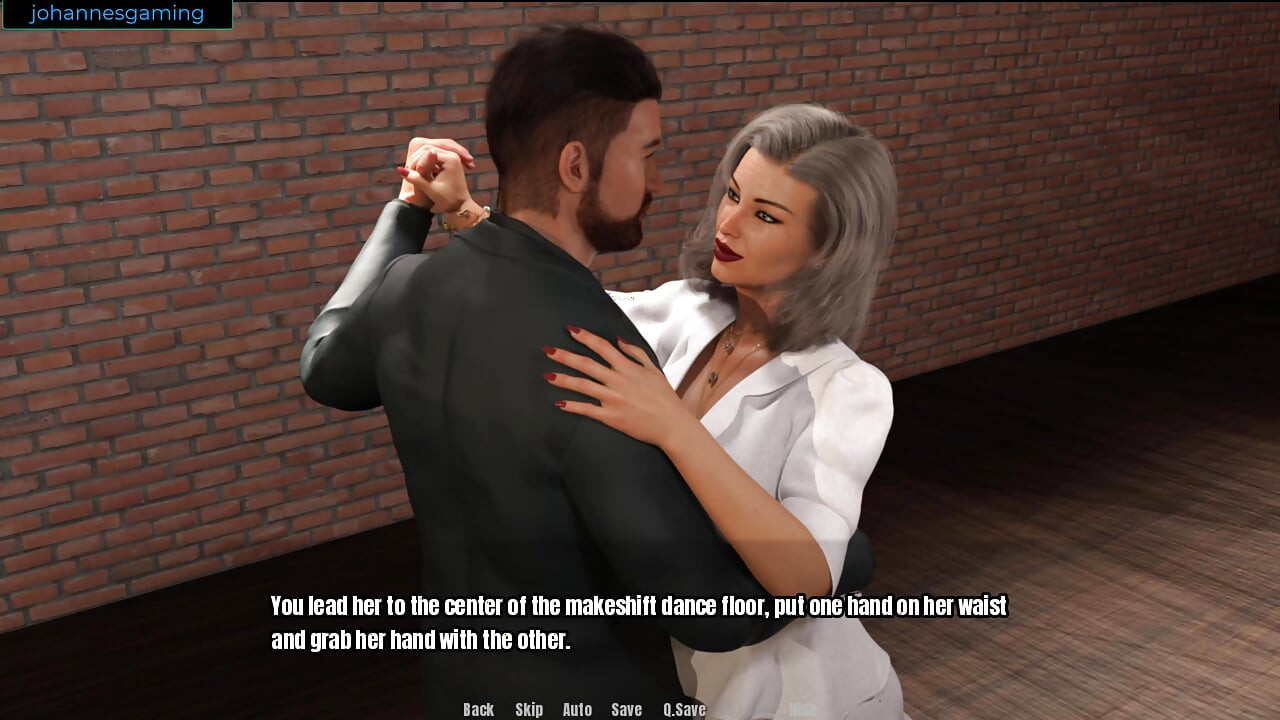This screenshot has width=1280, height=720.
Task: Rewind the story with the Back button
Action: tap(477, 710)
